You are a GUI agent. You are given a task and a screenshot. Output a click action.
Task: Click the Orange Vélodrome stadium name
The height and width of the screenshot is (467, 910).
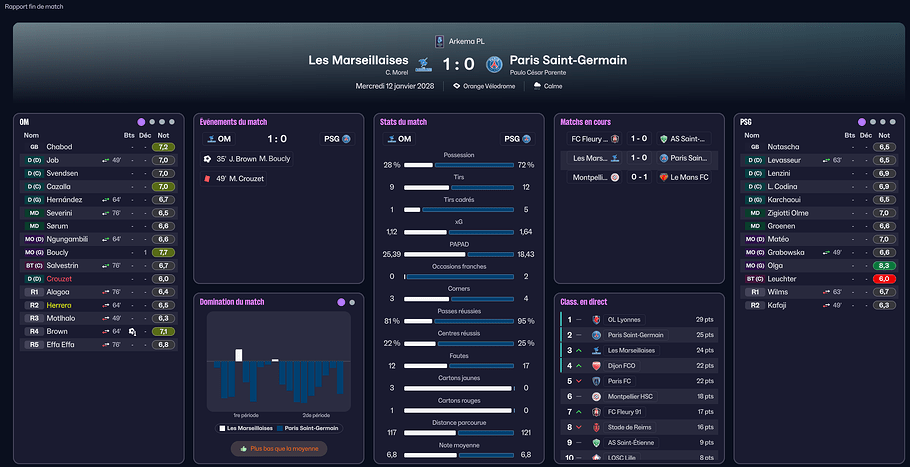pos(489,86)
